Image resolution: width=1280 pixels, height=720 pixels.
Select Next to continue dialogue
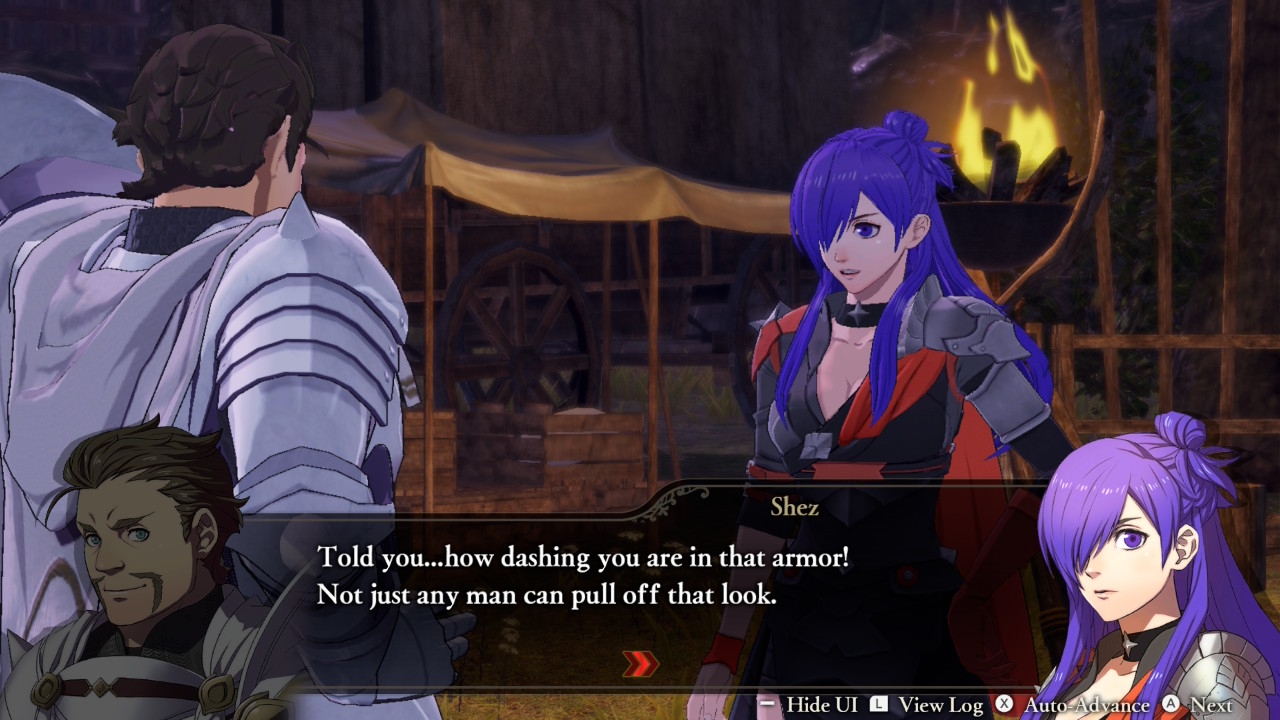[x=1198, y=705]
